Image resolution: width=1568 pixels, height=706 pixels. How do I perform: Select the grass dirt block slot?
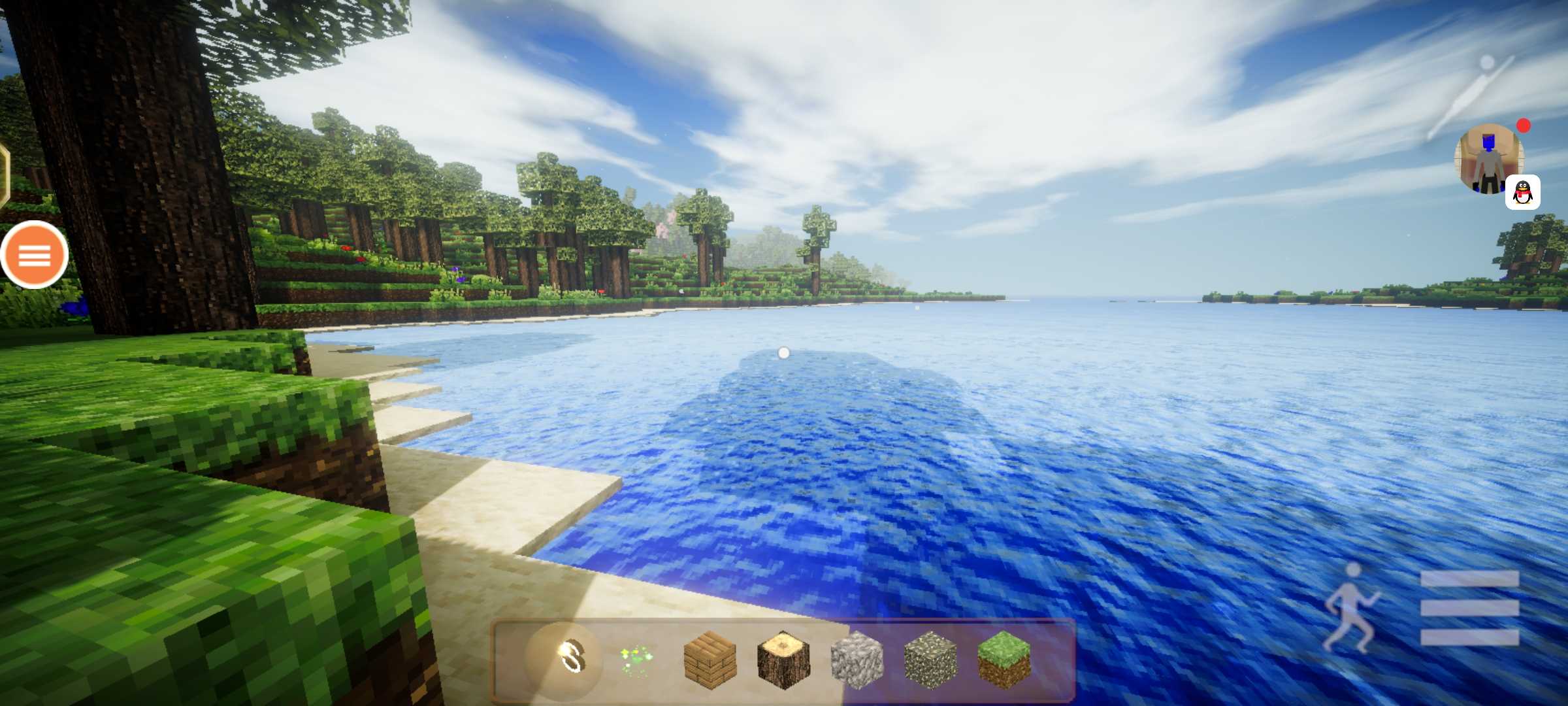pos(1004,659)
